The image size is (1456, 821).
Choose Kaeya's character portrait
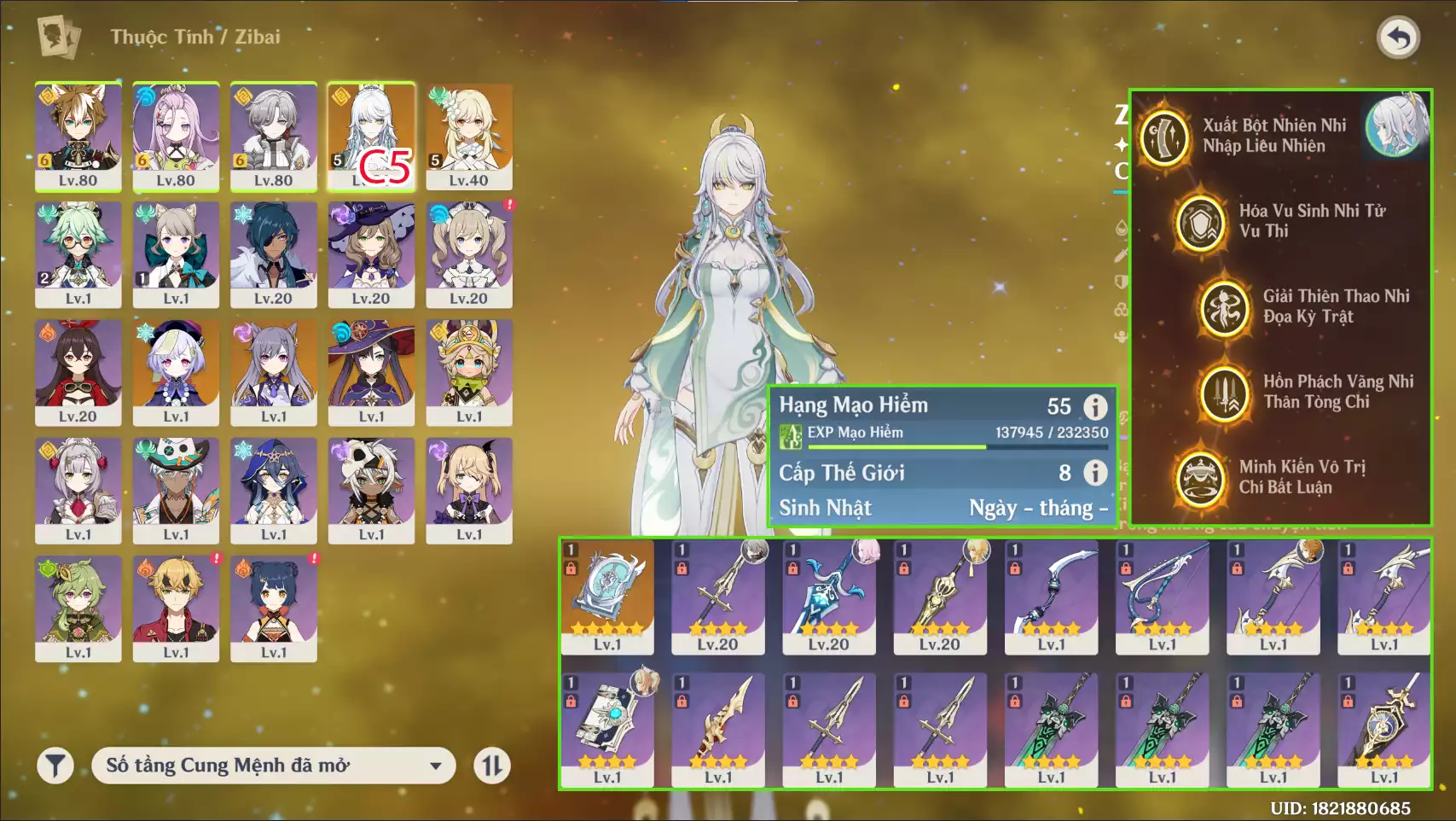pos(274,253)
